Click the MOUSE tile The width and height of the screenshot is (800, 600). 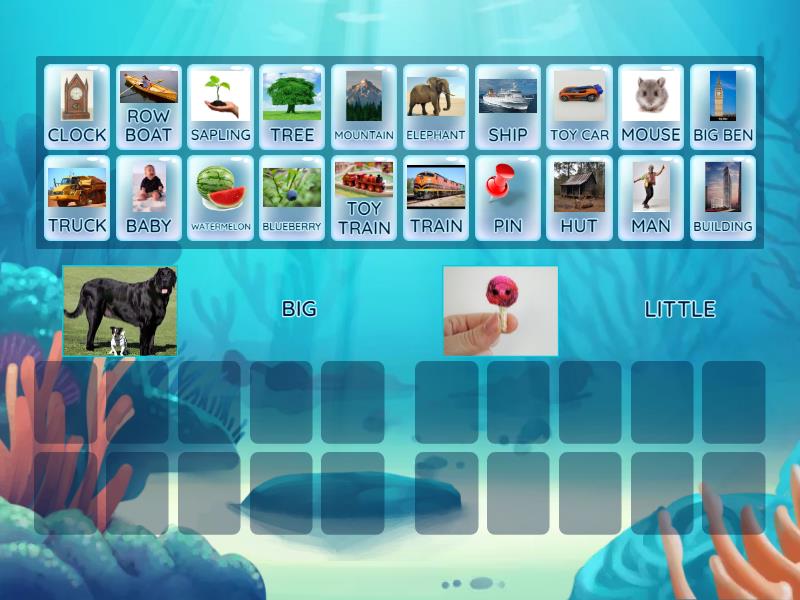651,107
